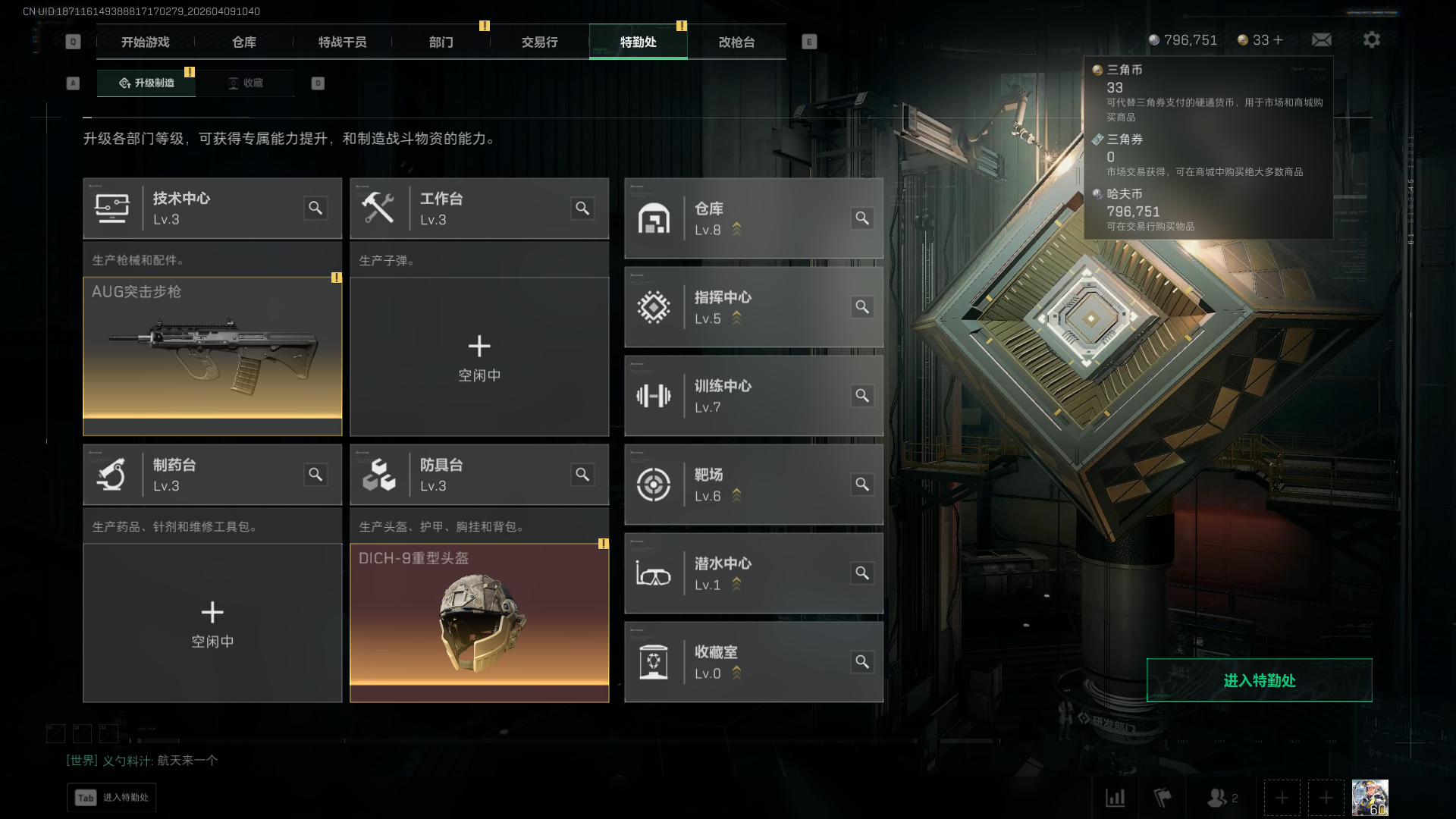This screenshot has height=819, width=1456.
Task: Inspect the 技术中心 magnifier button
Action: [315, 209]
